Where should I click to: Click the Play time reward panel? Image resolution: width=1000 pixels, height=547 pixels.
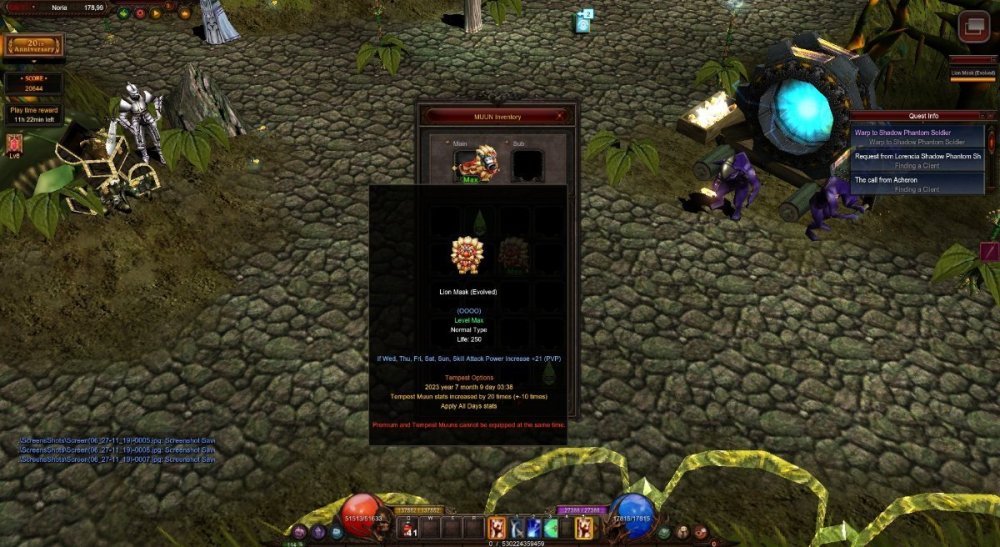coord(33,115)
